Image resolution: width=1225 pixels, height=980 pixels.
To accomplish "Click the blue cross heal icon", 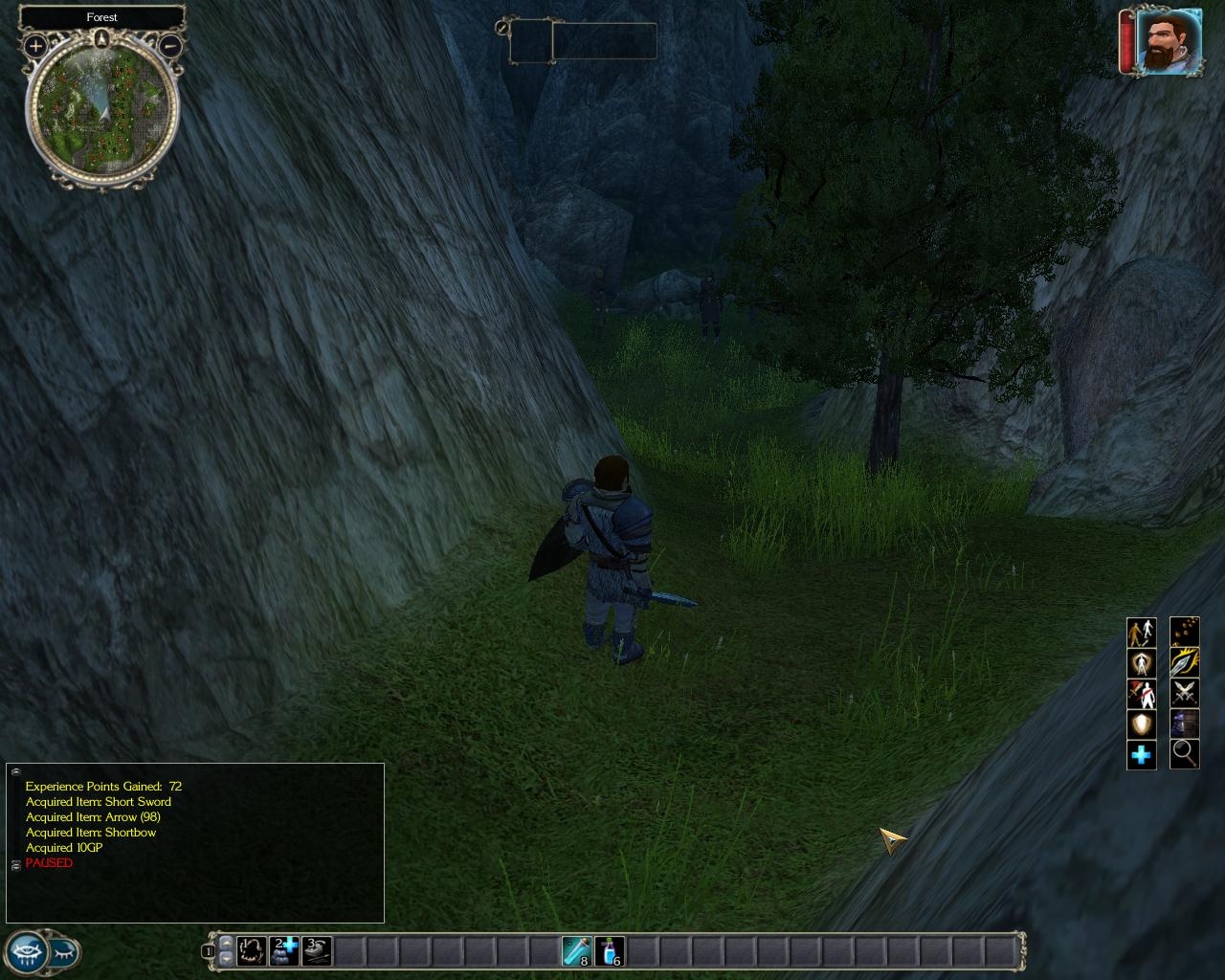I will (1141, 755).
